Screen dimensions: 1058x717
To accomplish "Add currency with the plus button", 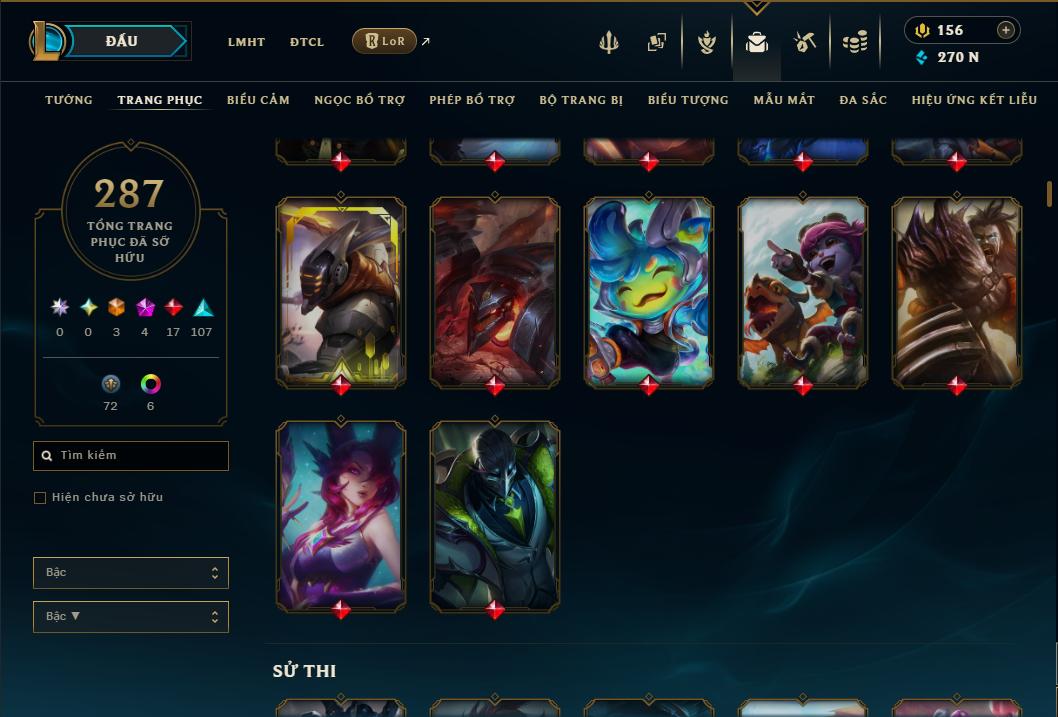I will (1006, 30).
